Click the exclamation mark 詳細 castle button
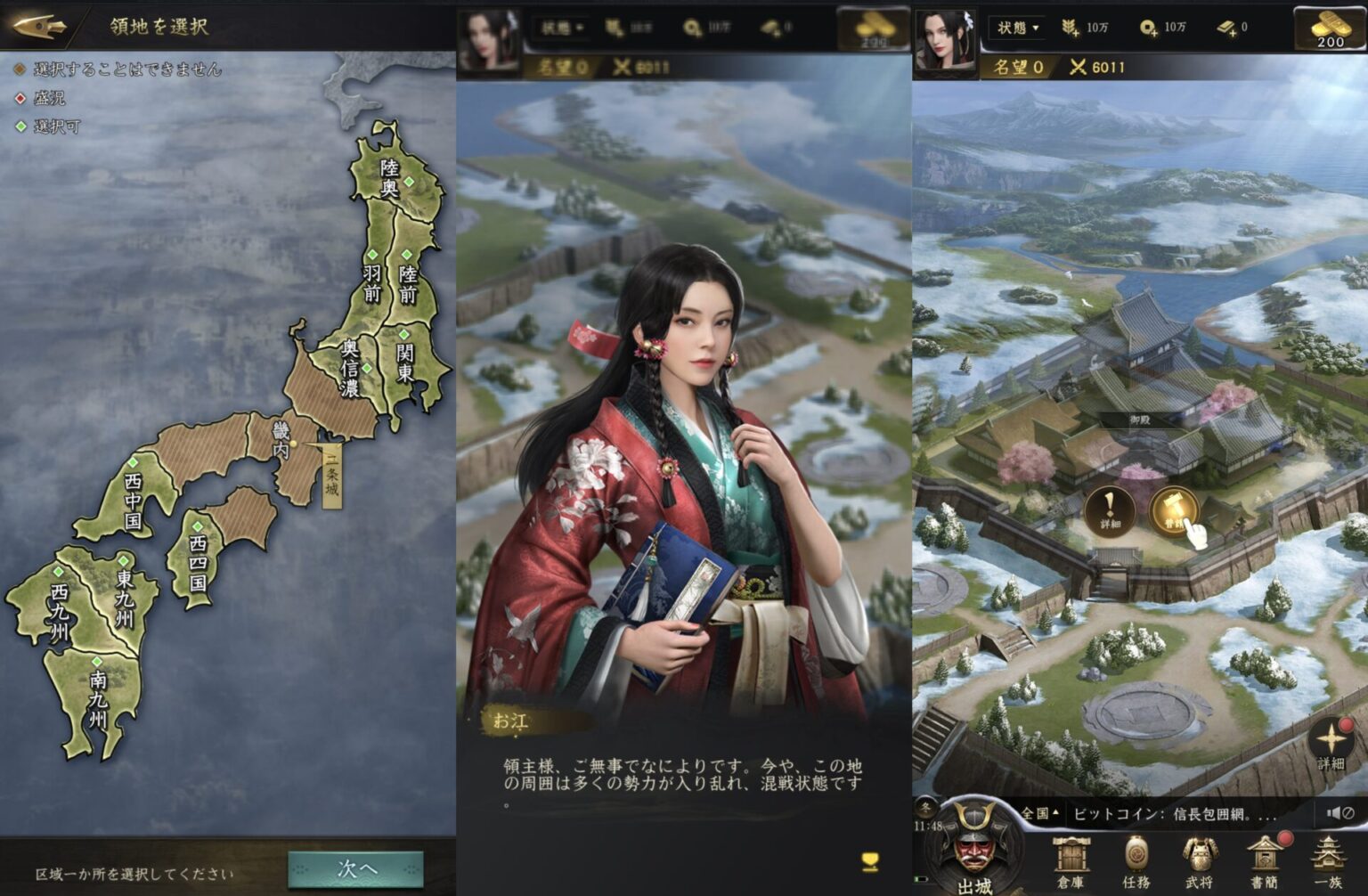Viewport: 1368px width, 896px height. pos(1109,511)
